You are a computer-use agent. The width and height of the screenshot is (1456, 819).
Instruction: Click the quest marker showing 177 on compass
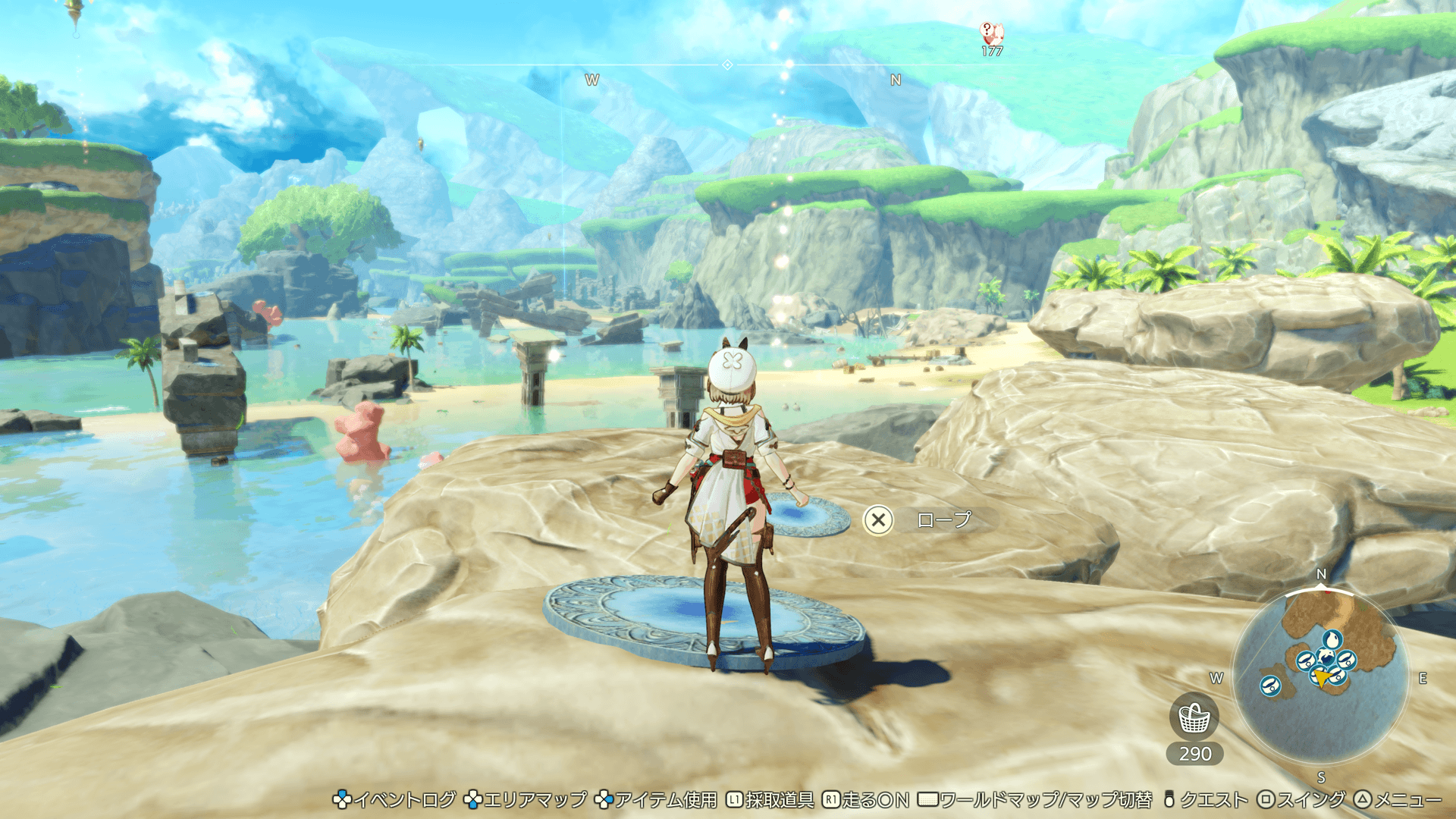[x=992, y=34]
